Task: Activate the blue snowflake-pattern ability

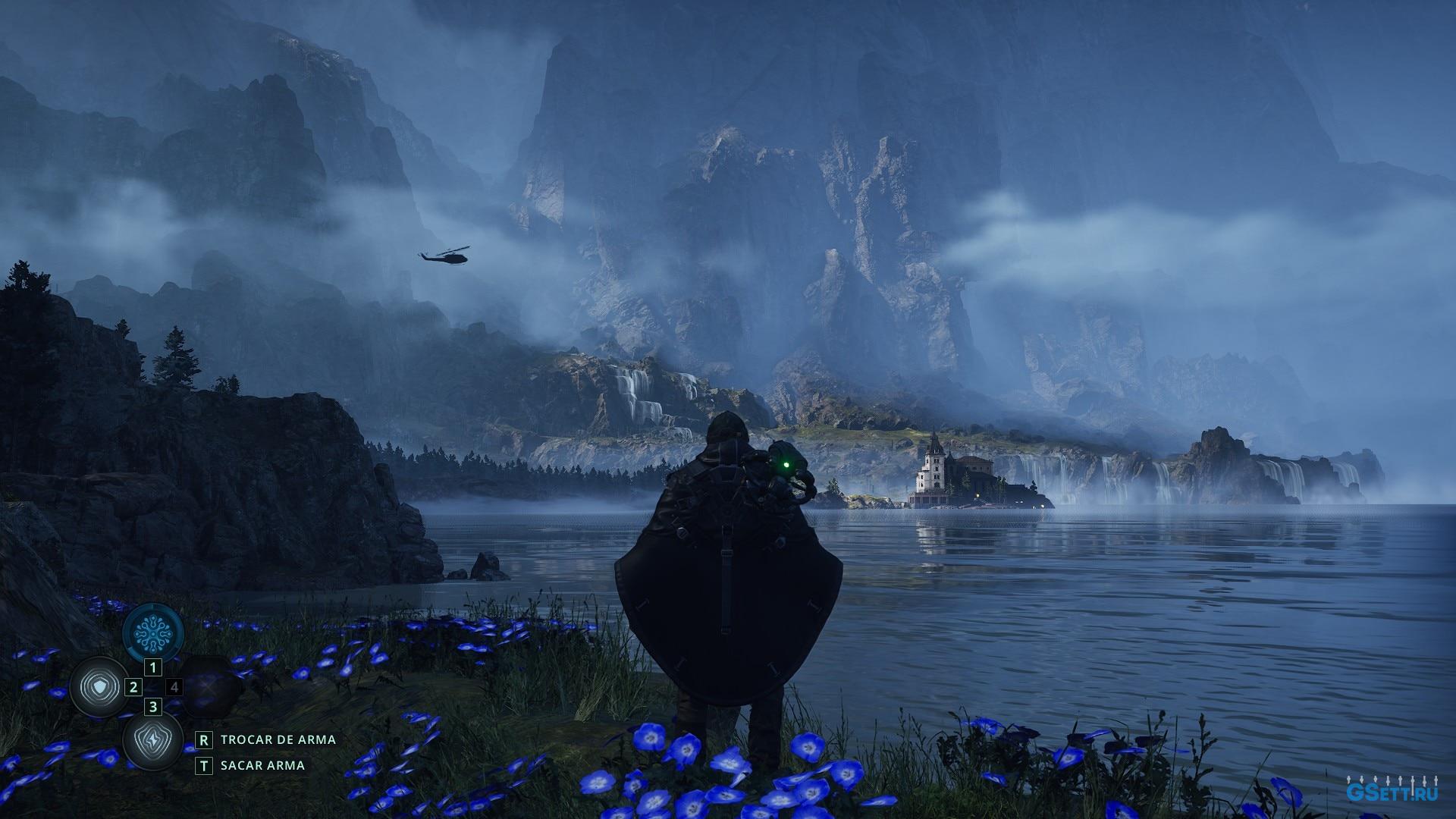Action: pyautogui.click(x=154, y=632)
